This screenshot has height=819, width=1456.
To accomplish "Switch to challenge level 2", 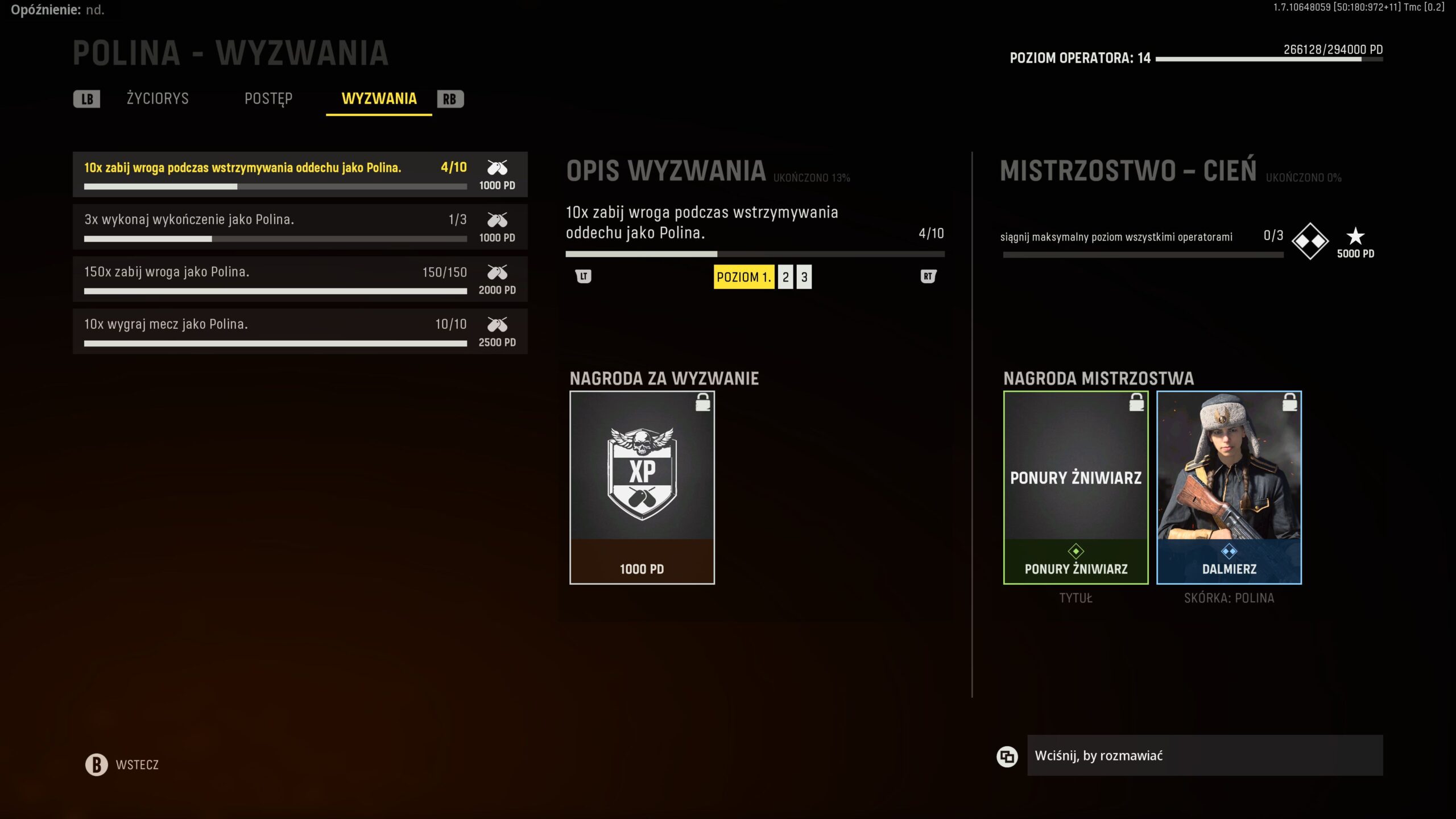I will tap(785, 277).
